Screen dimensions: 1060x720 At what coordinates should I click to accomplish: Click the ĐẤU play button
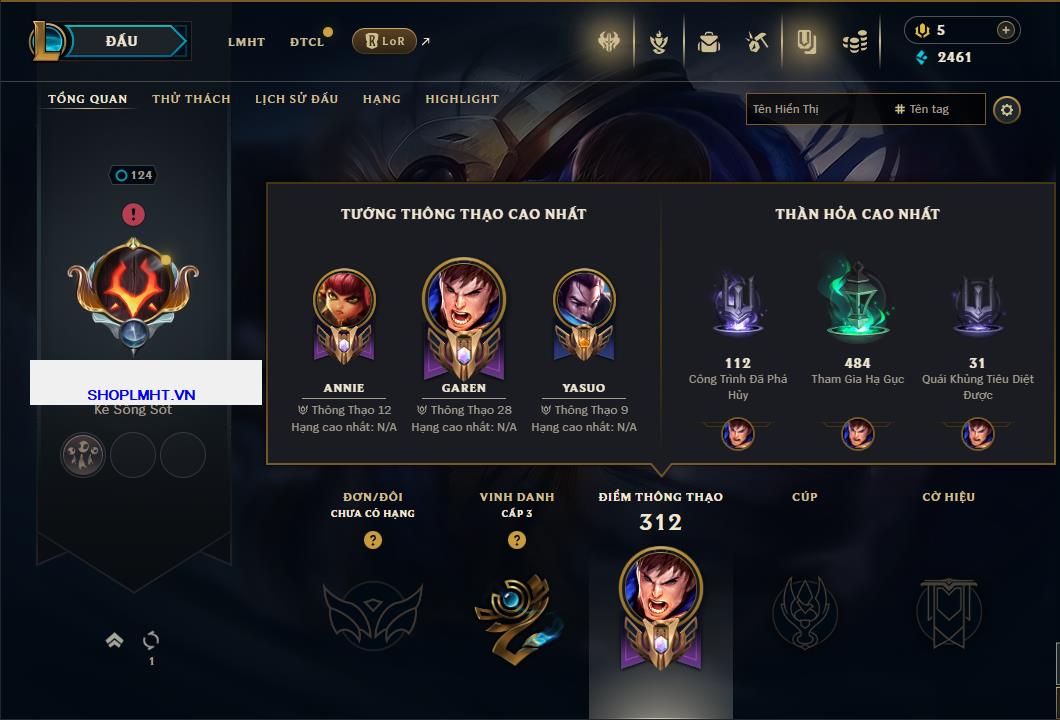120,41
